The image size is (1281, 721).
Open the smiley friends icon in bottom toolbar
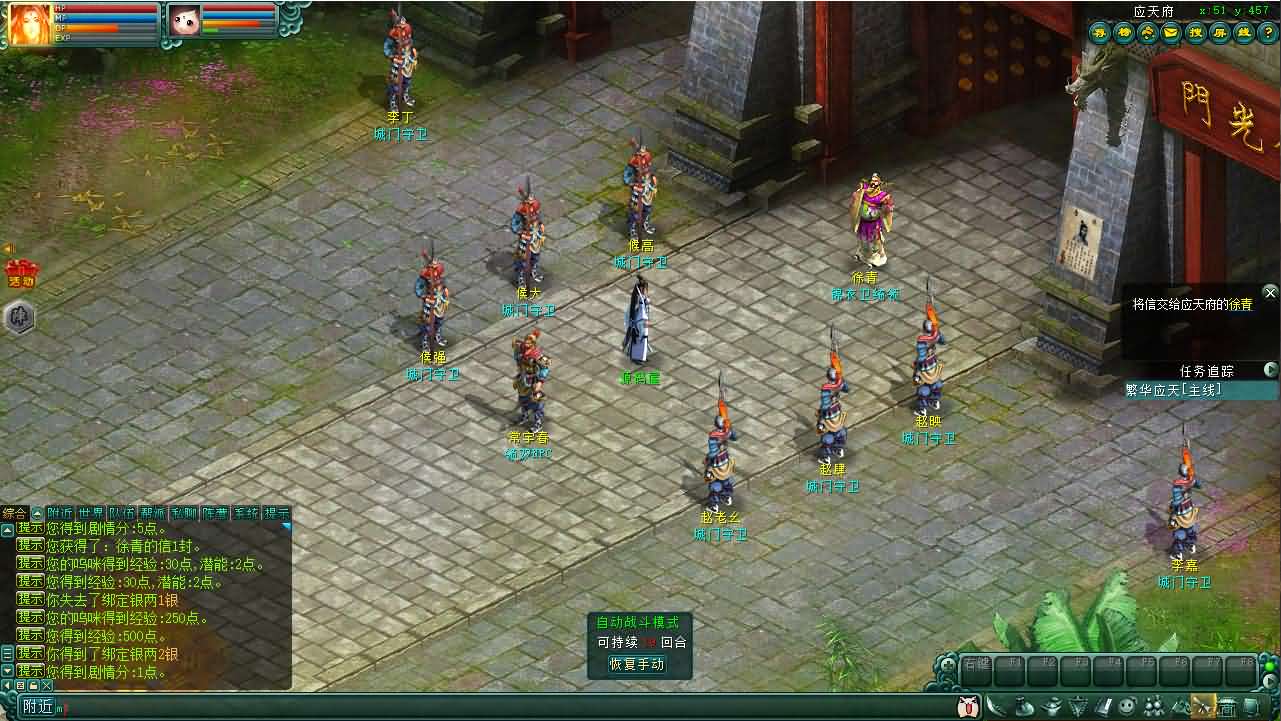[x=1126, y=706]
